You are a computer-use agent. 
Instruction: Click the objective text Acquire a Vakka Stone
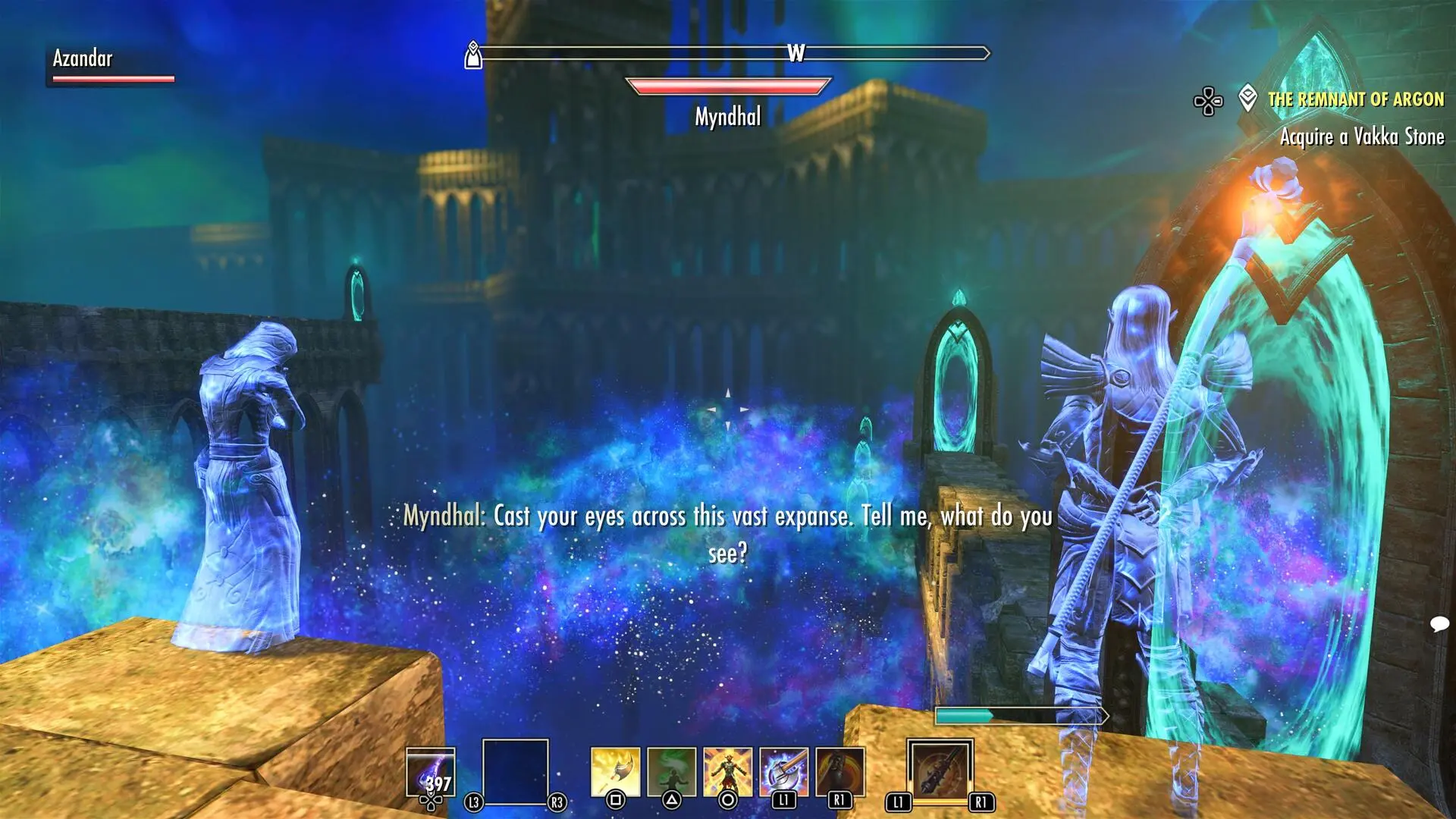1363,137
